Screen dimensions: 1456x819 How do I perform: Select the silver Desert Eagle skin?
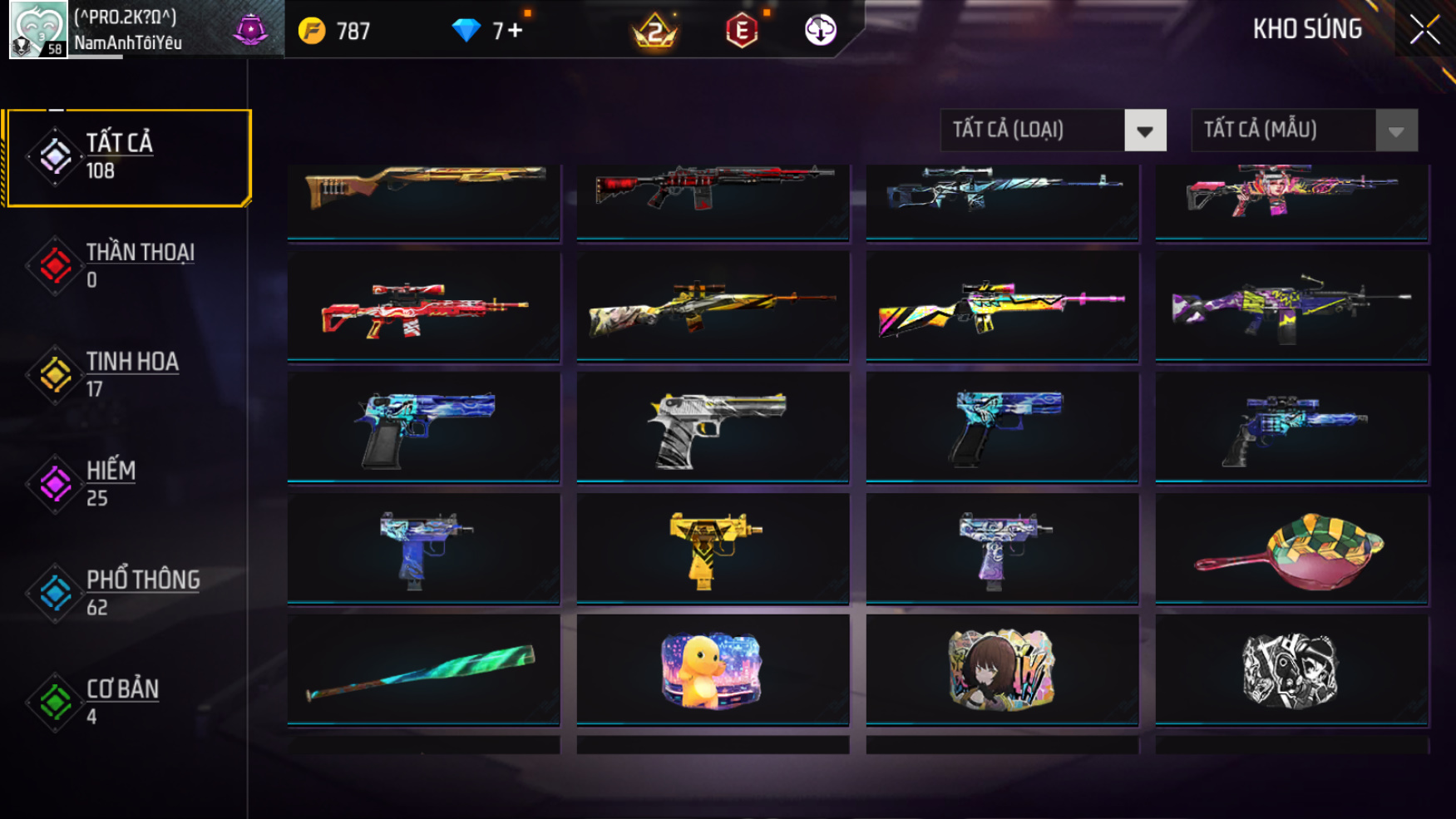tap(713, 426)
